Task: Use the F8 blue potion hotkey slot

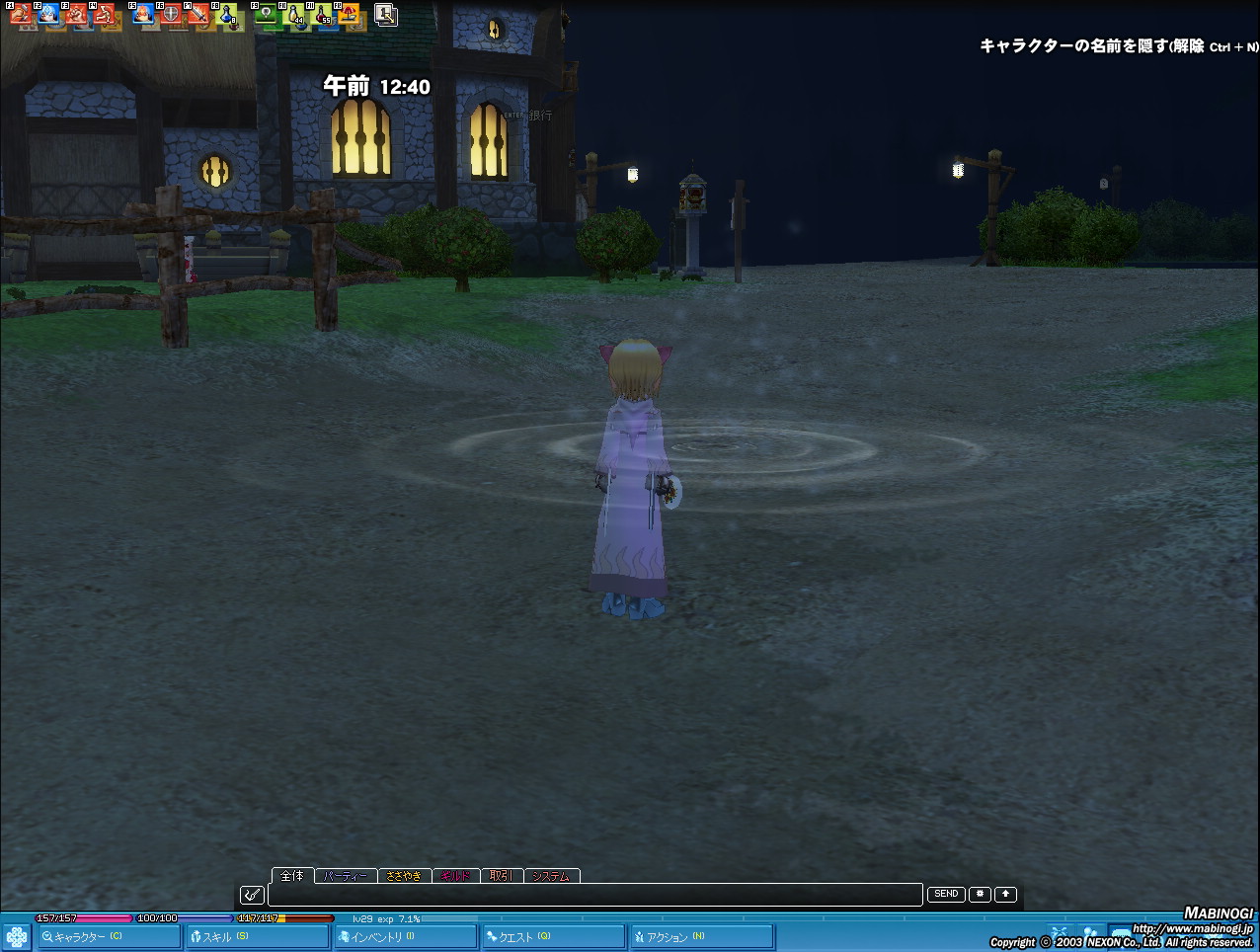Action: click(x=228, y=15)
